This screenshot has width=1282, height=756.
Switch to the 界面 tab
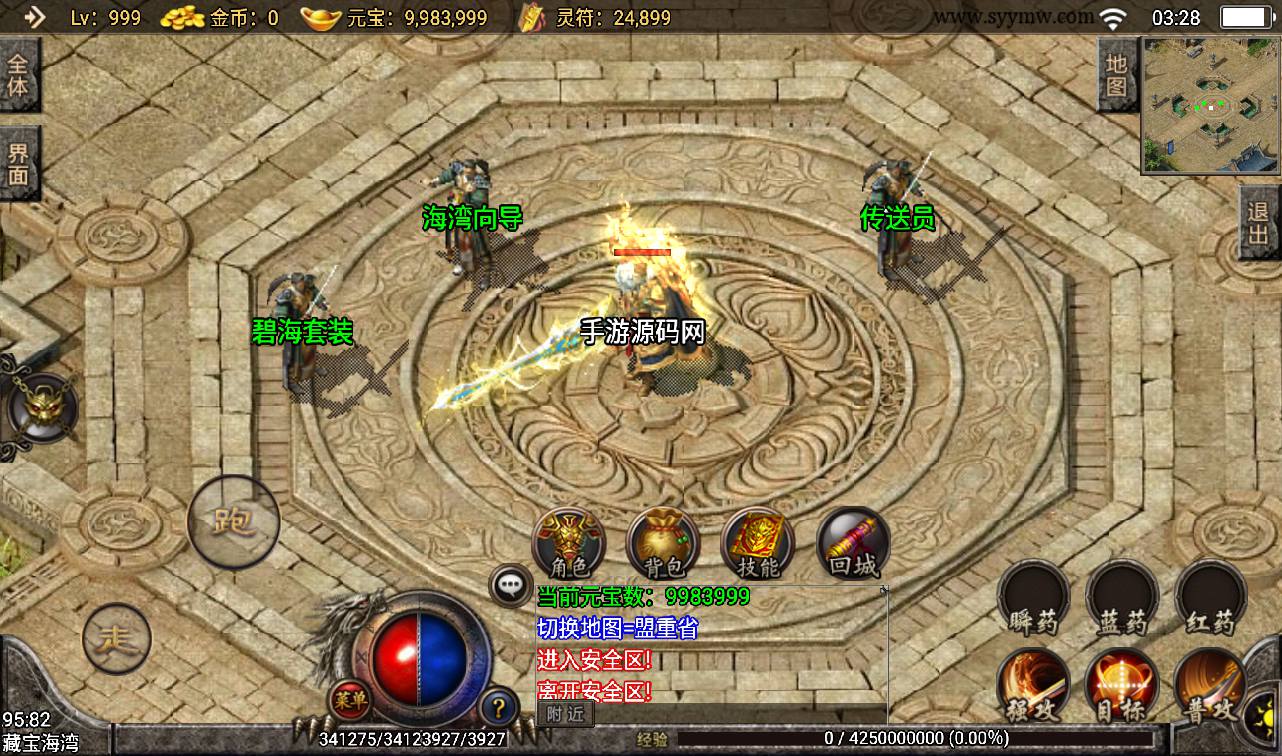point(19,165)
